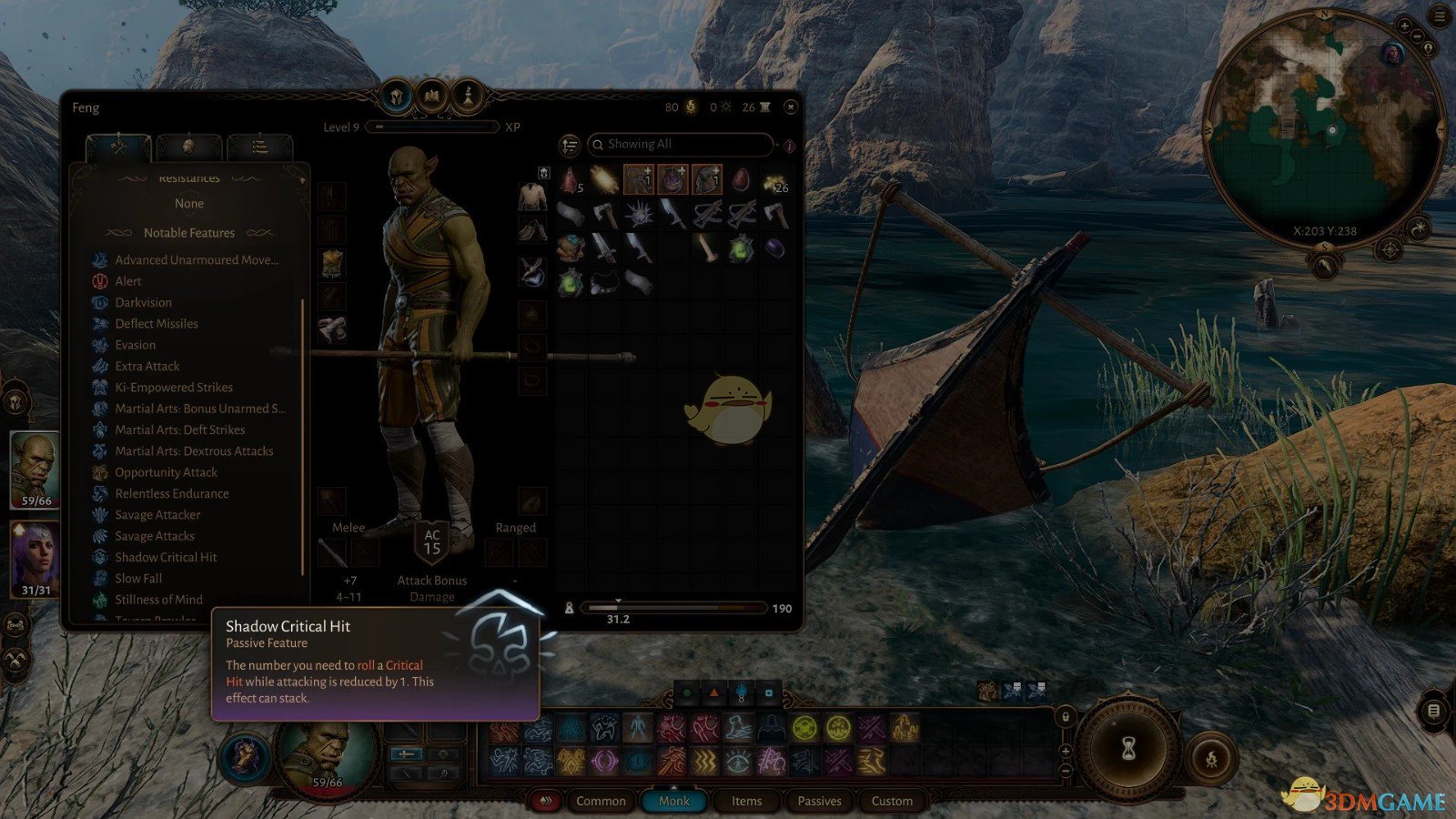
Task: Switch hotbar to the Common tab
Action: tap(601, 801)
